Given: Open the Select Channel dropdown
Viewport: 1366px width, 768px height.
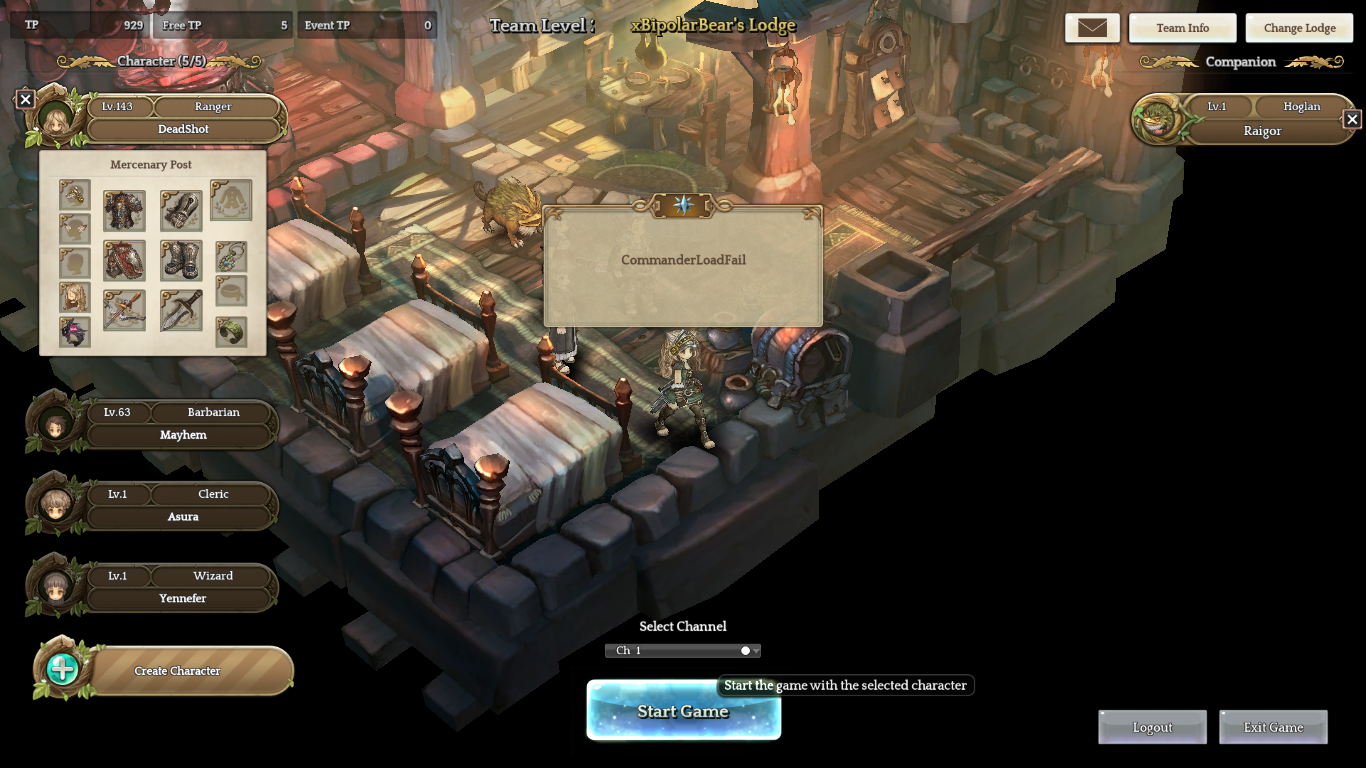Looking at the screenshot, I should click(683, 651).
